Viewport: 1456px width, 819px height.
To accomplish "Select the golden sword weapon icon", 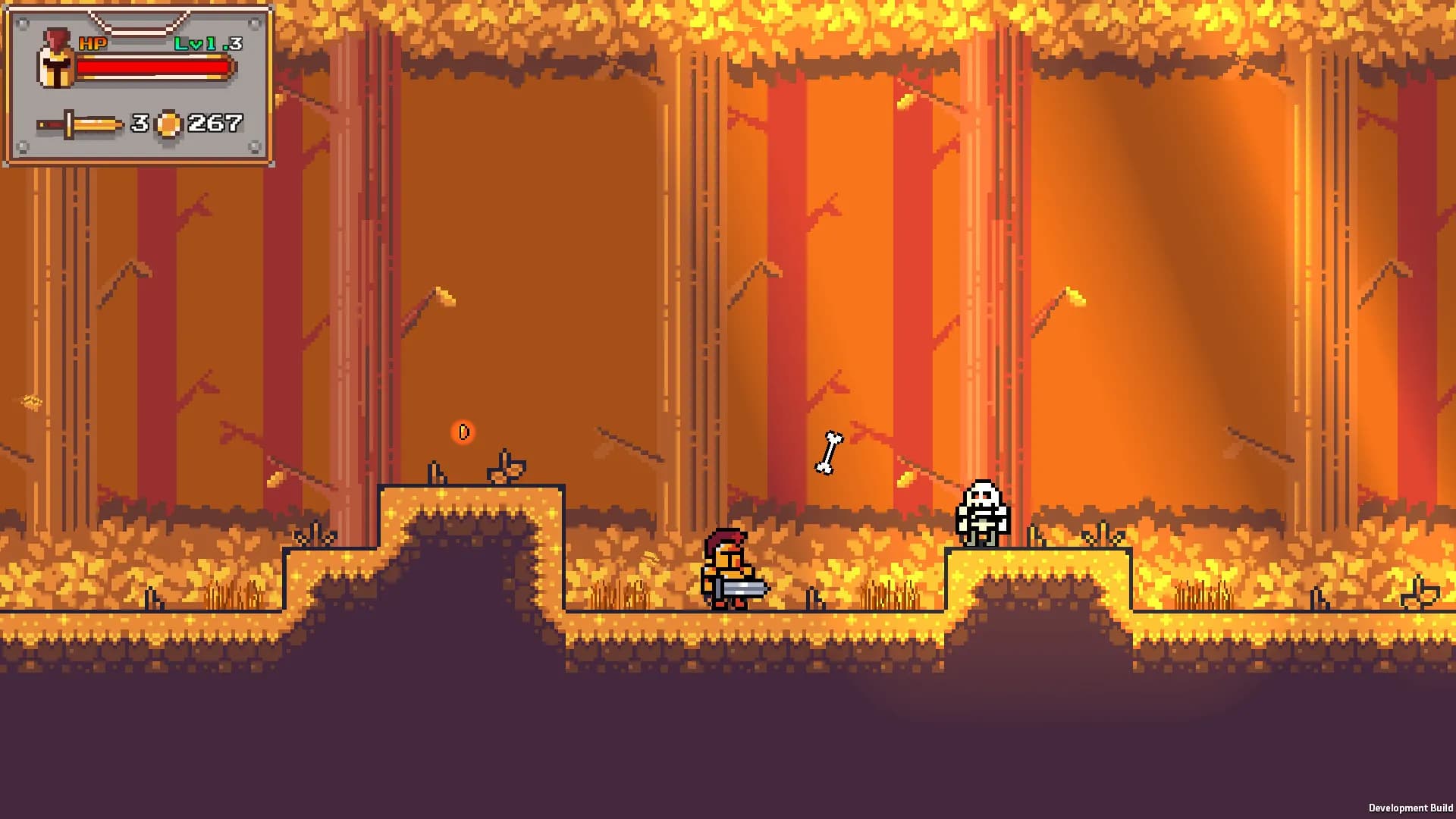I will [80, 124].
